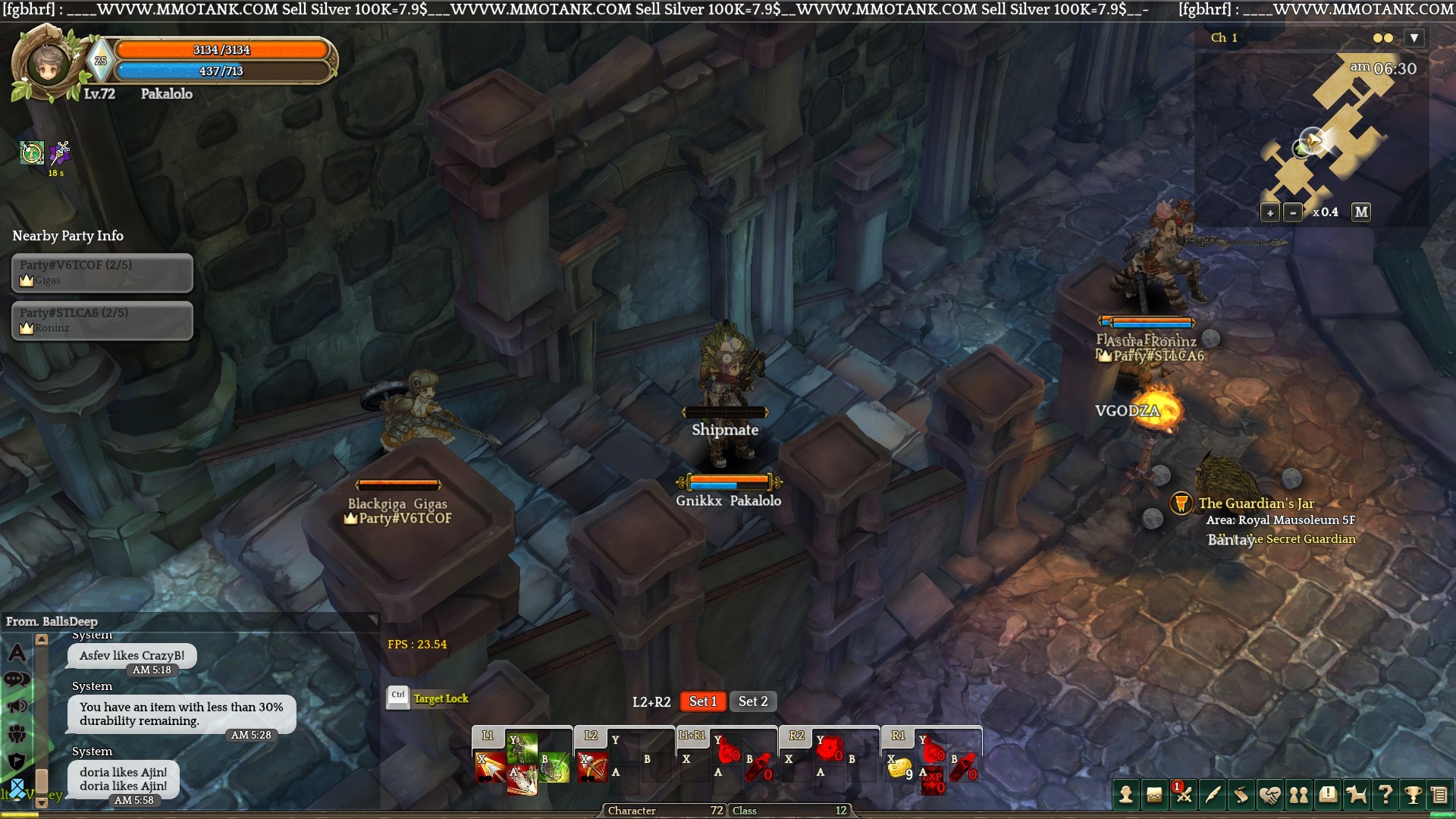Open the trophy achievements menu
This screenshot has height=819, width=1456.
pos(1413,795)
